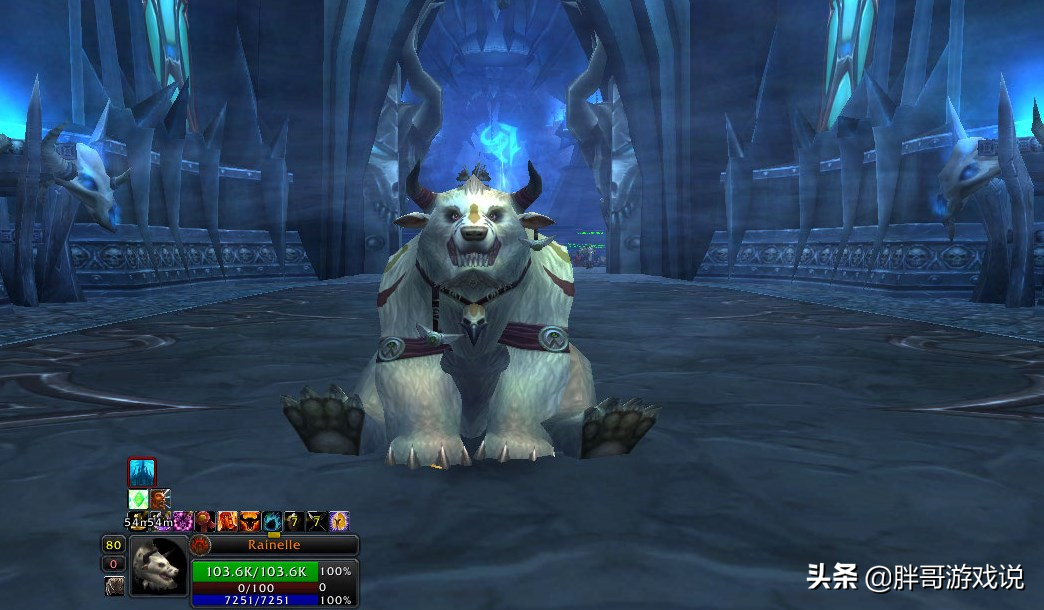Click the orange bull head buff icon
This screenshot has height=610, width=1044.
[x=249, y=520]
